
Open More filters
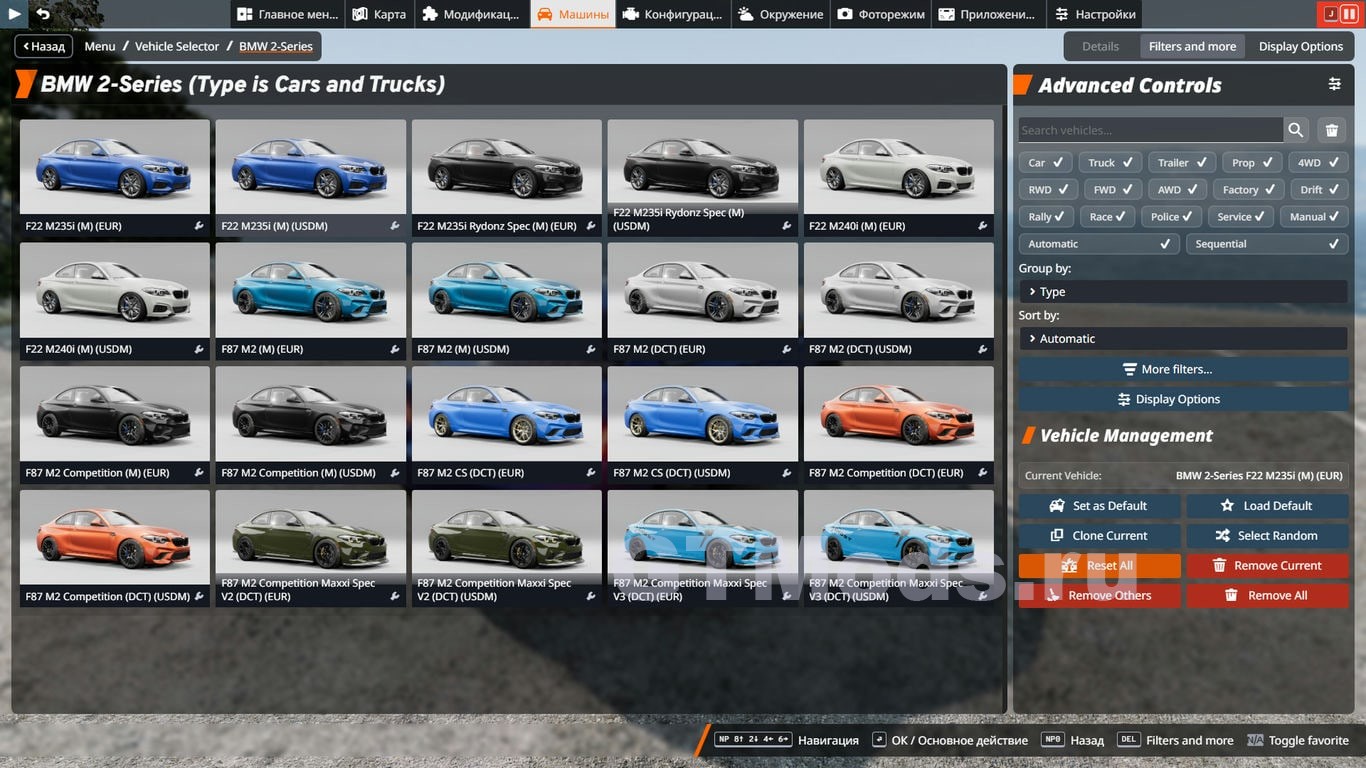[x=1183, y=369]
